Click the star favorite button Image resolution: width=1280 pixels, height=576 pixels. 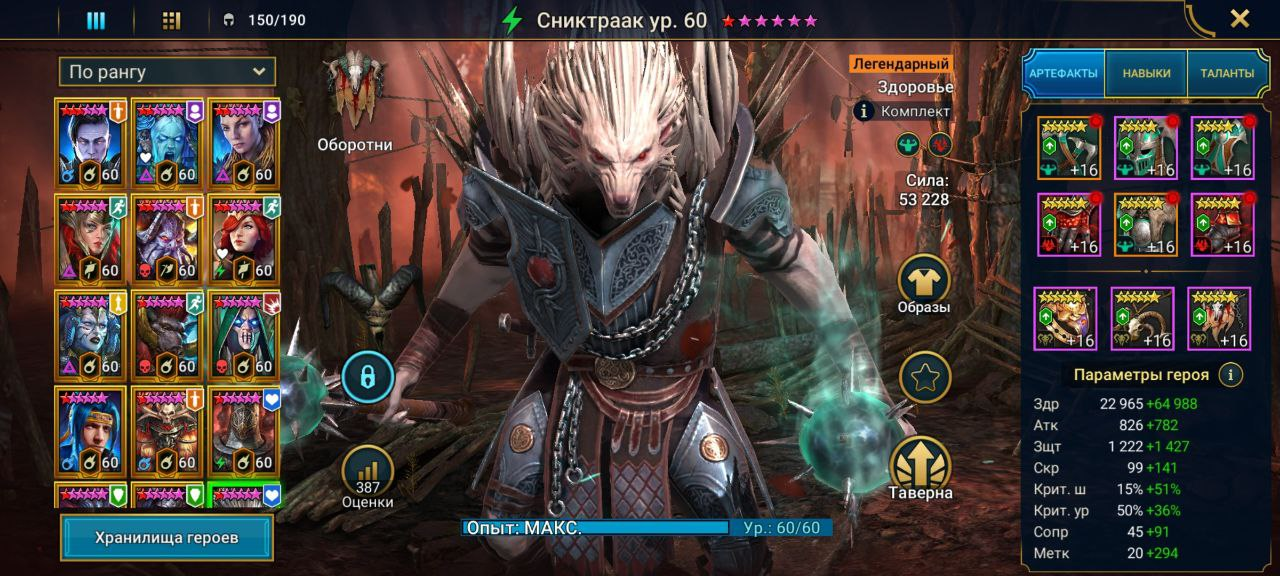click(924, 377)
